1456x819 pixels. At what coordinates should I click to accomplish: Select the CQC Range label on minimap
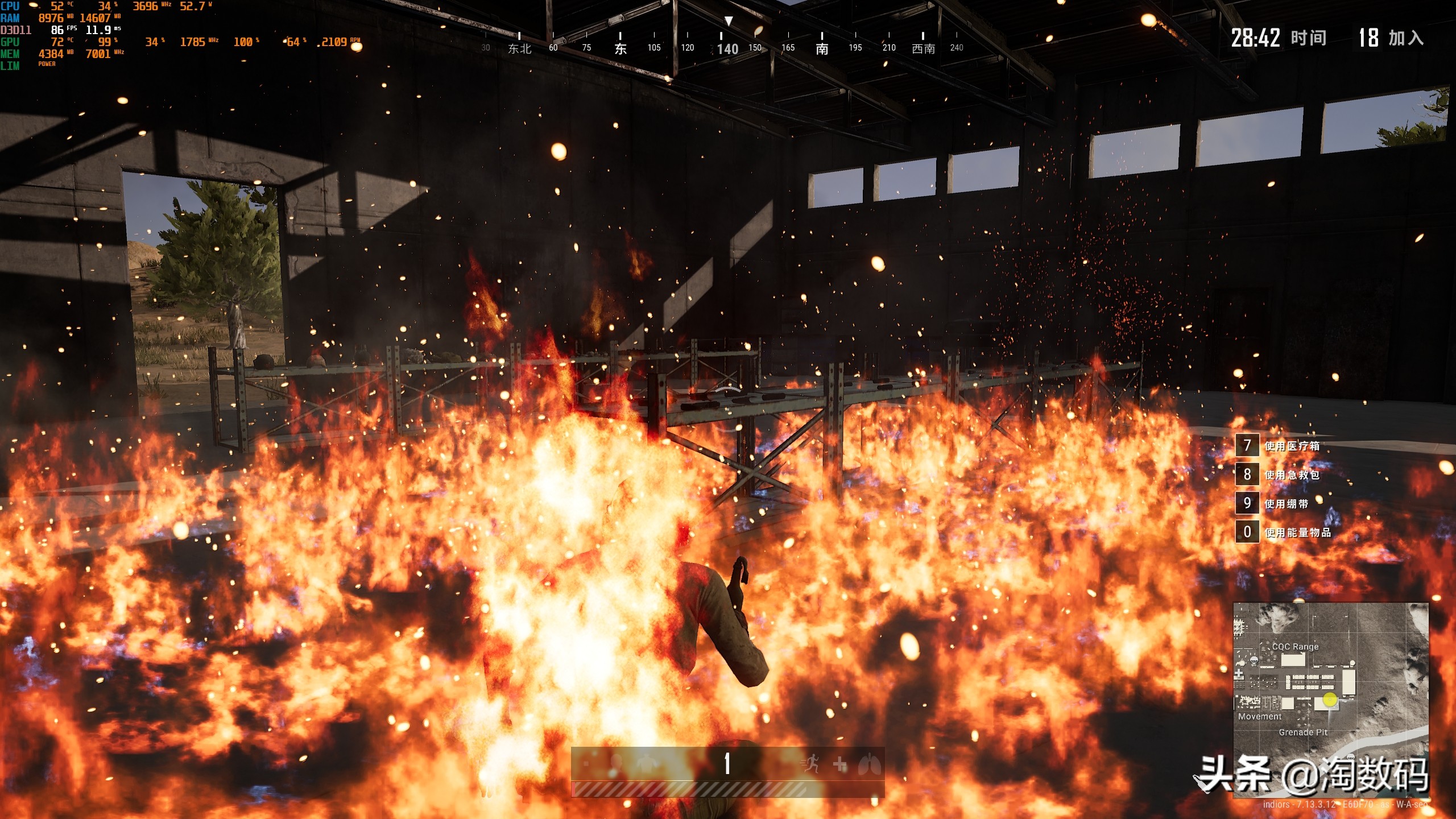1295,647
